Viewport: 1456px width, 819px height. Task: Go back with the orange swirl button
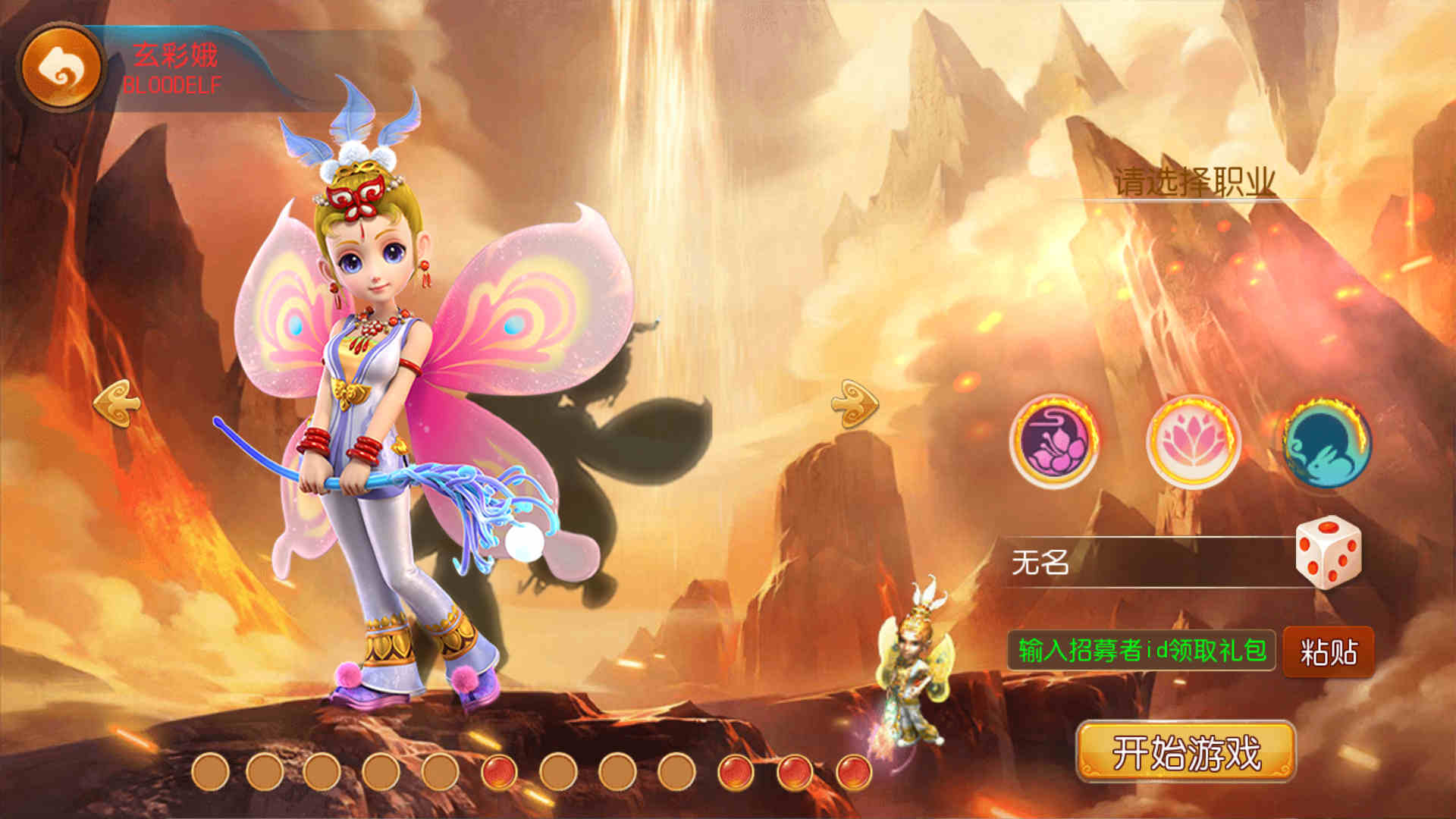(x=61, y=67)
